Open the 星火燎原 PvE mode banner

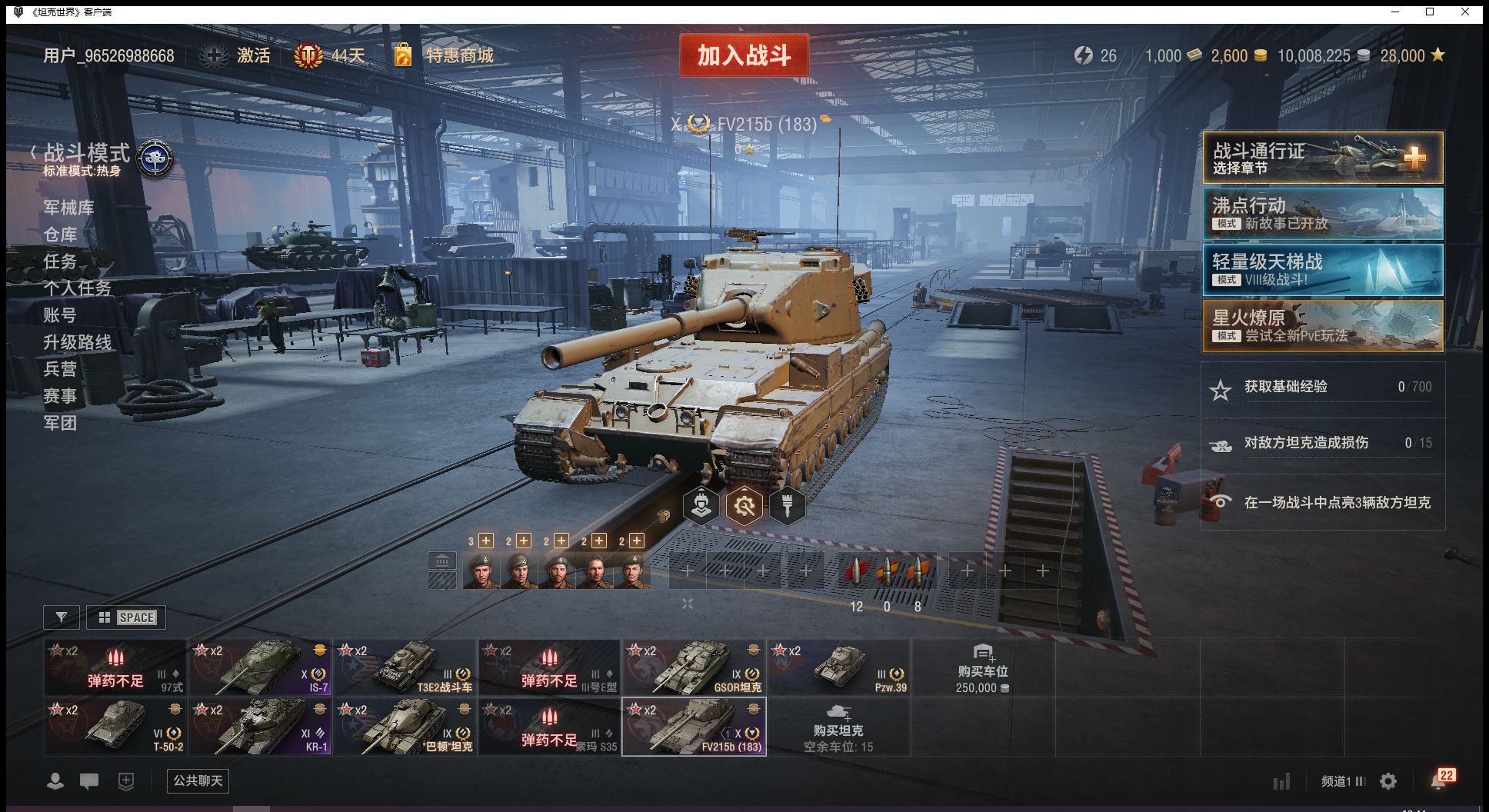coord(1322,326)
